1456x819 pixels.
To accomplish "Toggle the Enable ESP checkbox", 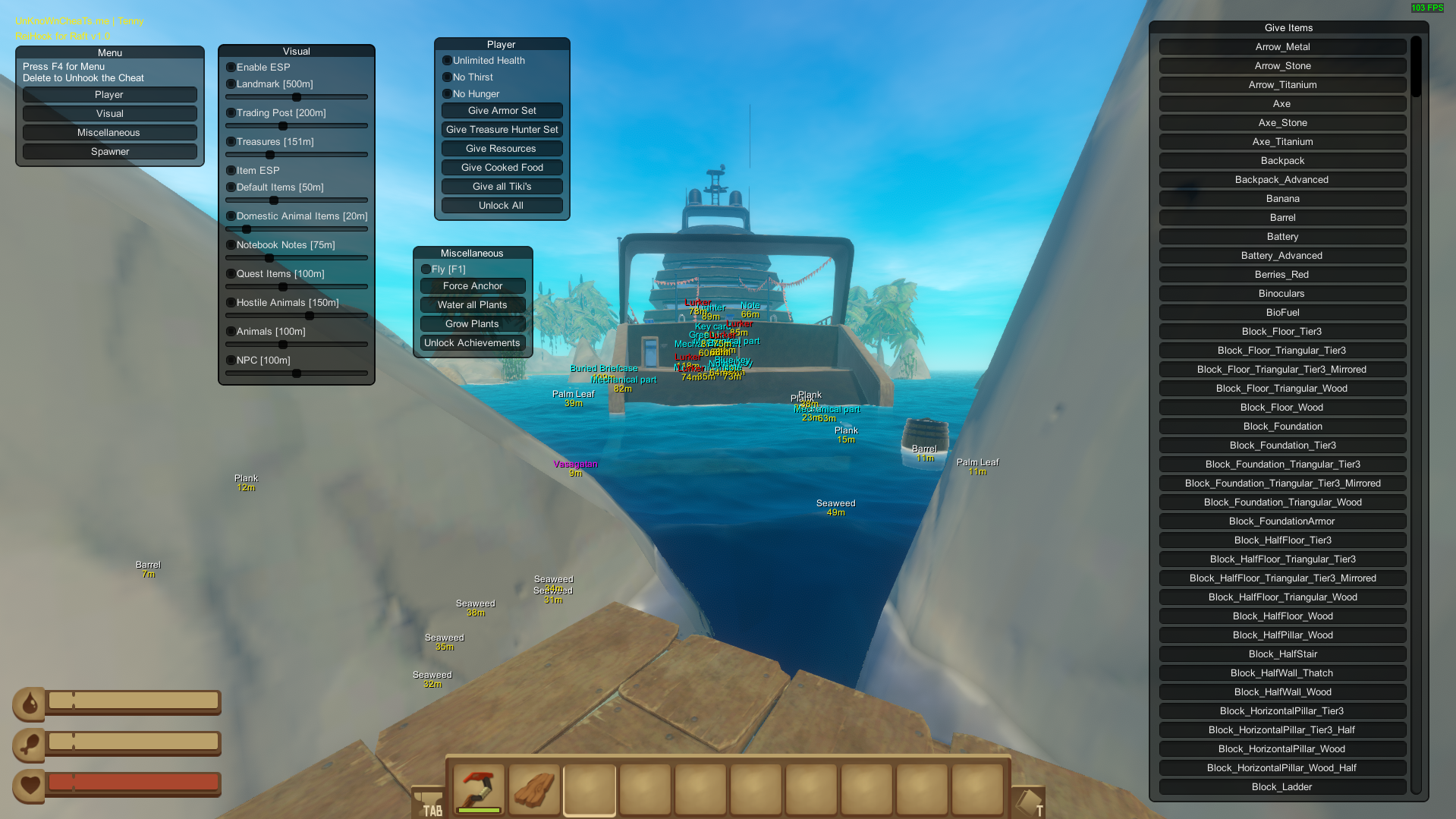I will 231,68.
